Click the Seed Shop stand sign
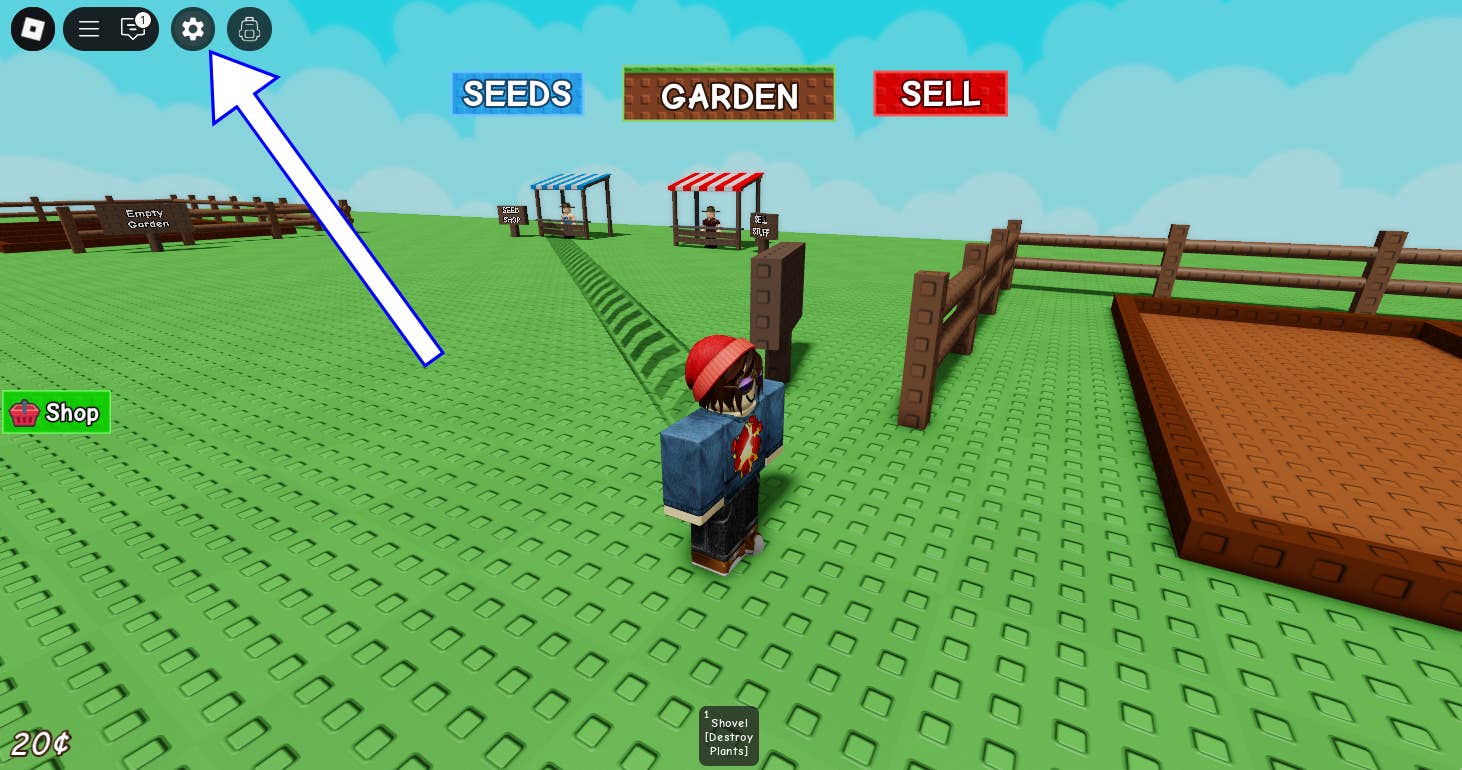The height and width of the screenshot is (770, 1462). (511, 216)
